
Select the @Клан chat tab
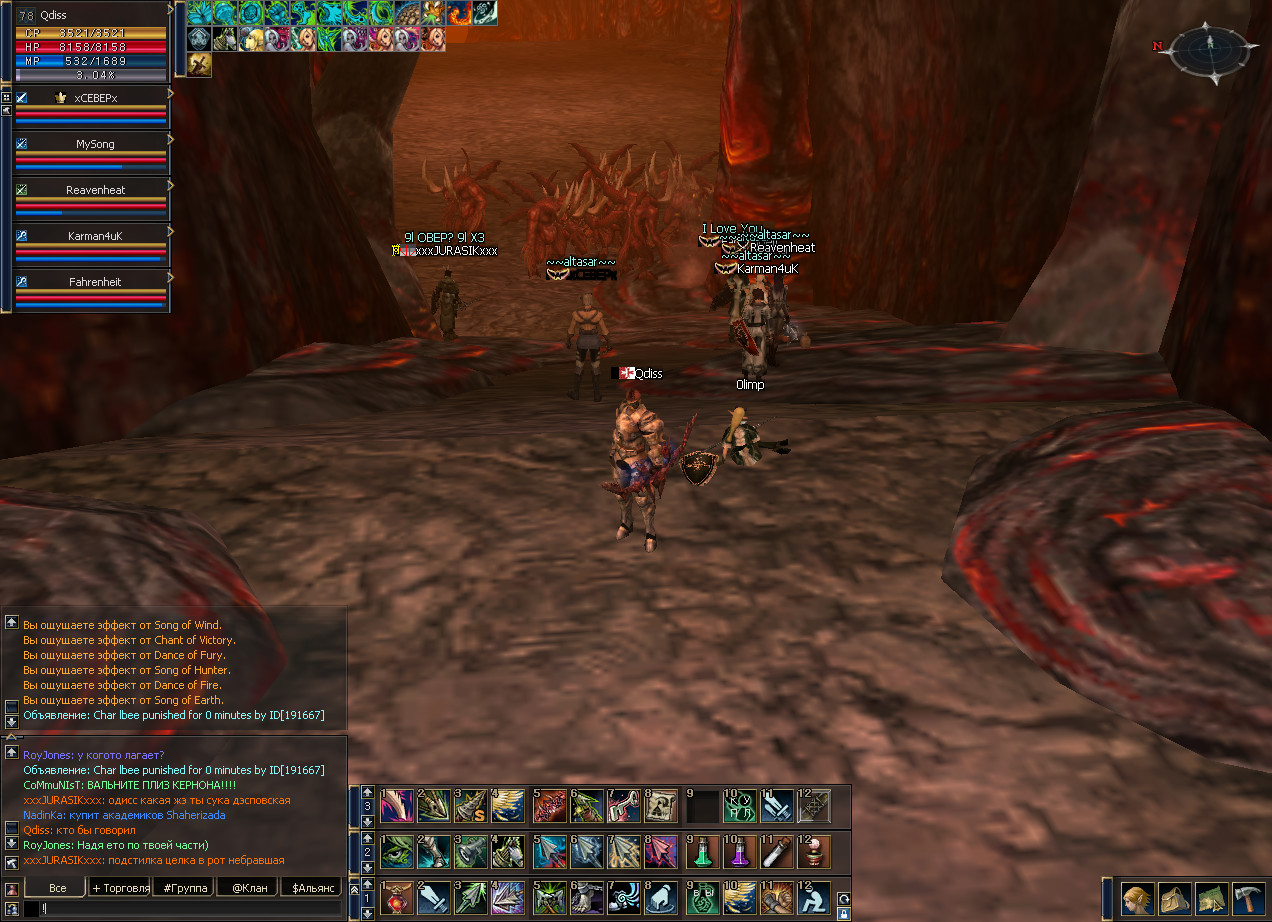247,887
